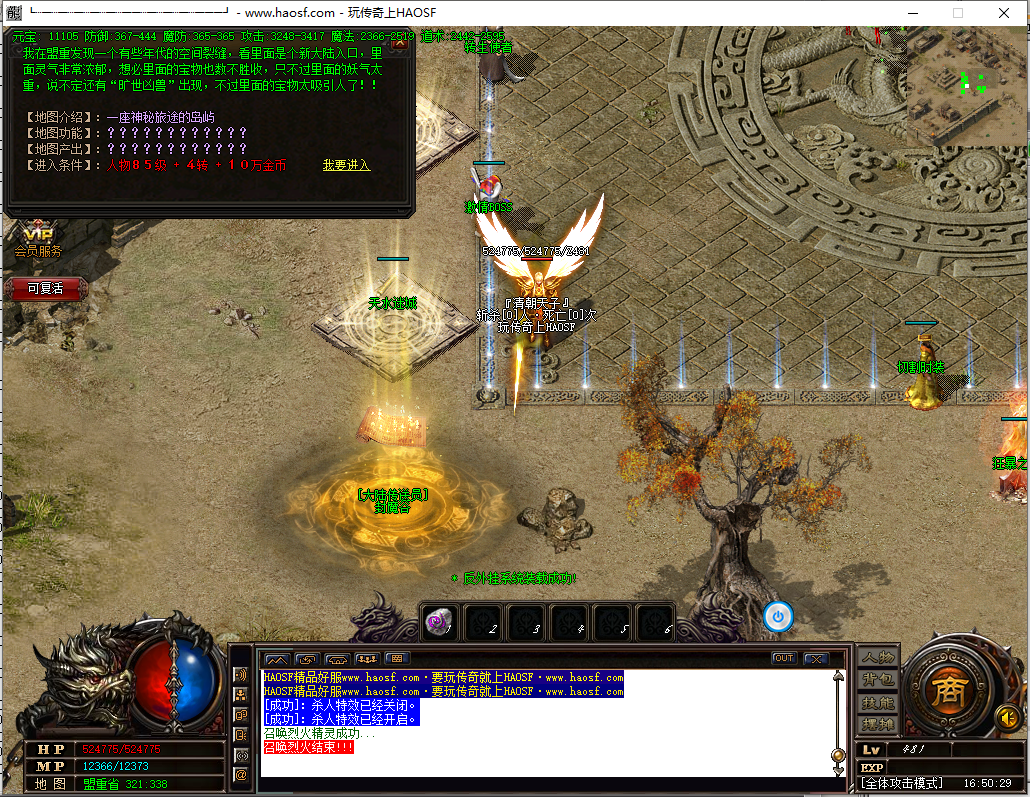Click the red 可复活 button
The height and width of the screenshot is (797, 1030).
click(x=45, y=288)
